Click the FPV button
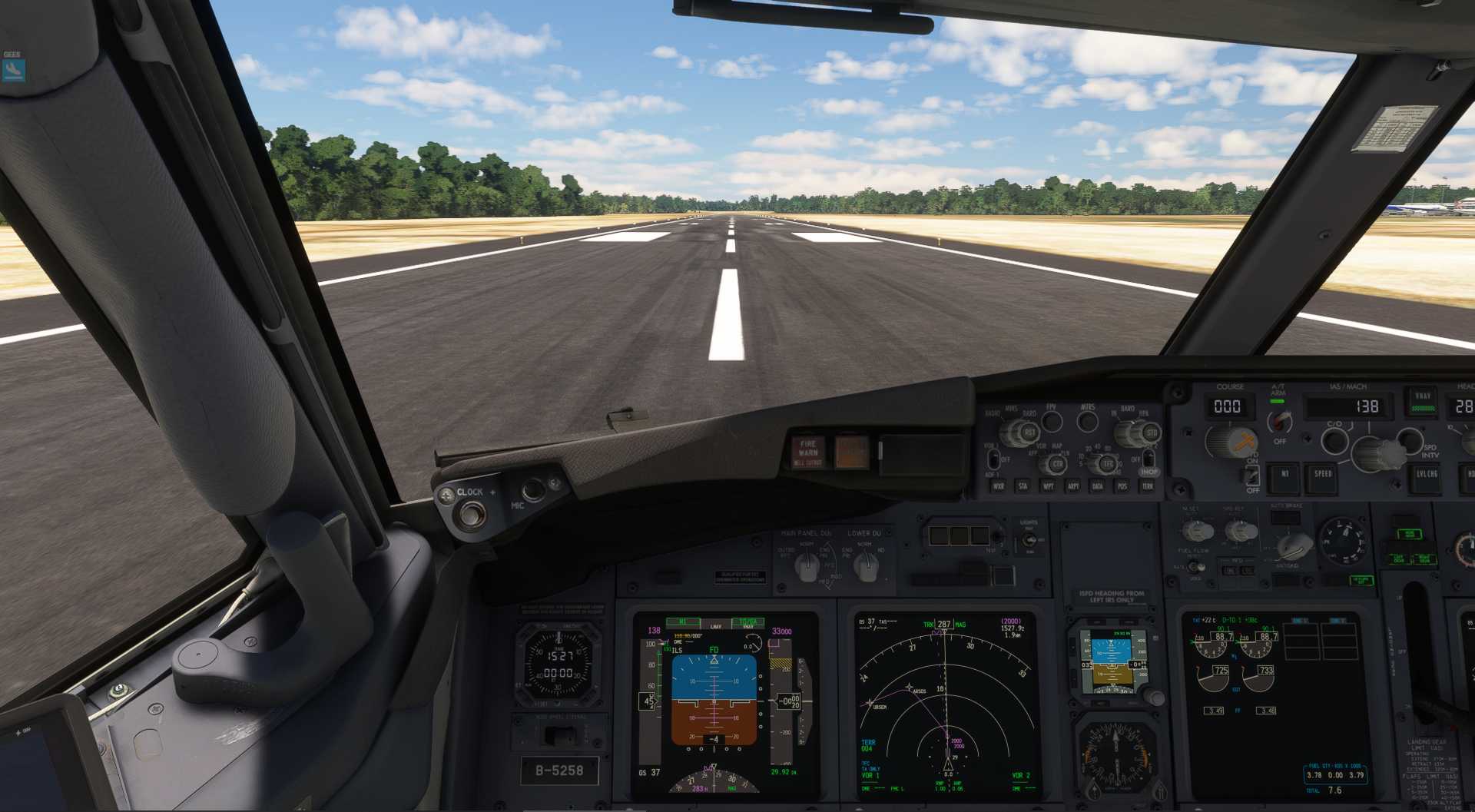The image size is (1475, 812). 1052,421
